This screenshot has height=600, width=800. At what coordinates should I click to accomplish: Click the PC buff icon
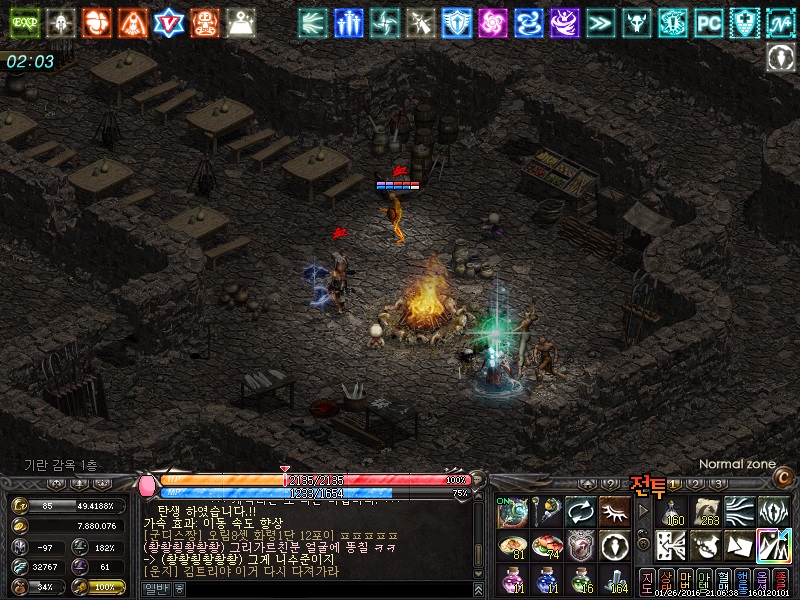pyautogui.click(x=708, y=21)
